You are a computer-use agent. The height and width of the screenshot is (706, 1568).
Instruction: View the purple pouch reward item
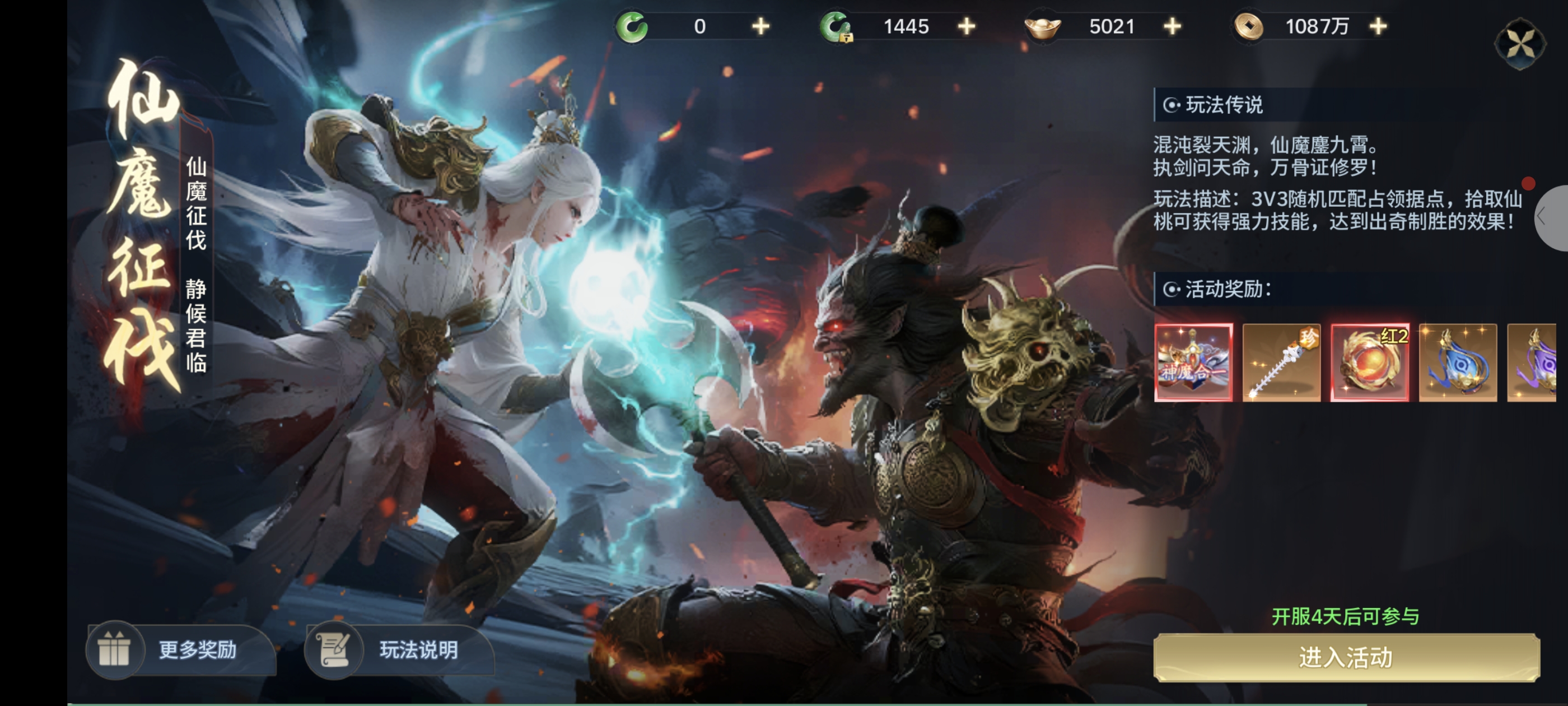click(x=1532, y=363)
